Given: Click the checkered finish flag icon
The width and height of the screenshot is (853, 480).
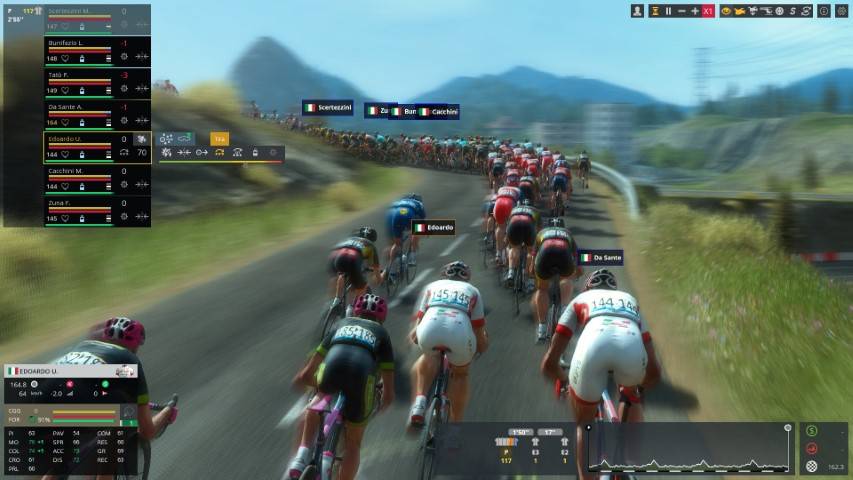Looking at the screenshot, I should 811,466.
